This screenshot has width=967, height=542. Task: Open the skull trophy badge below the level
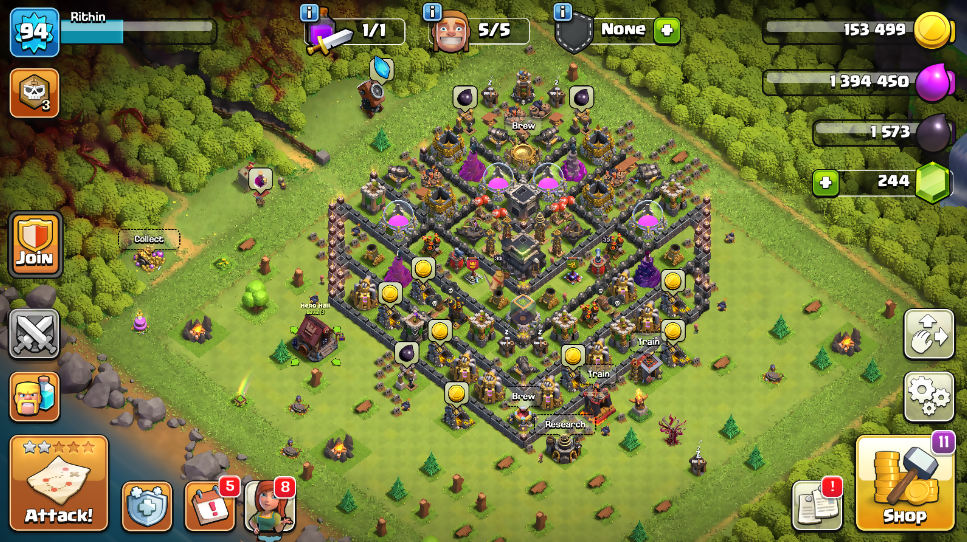tap(33, 93)
